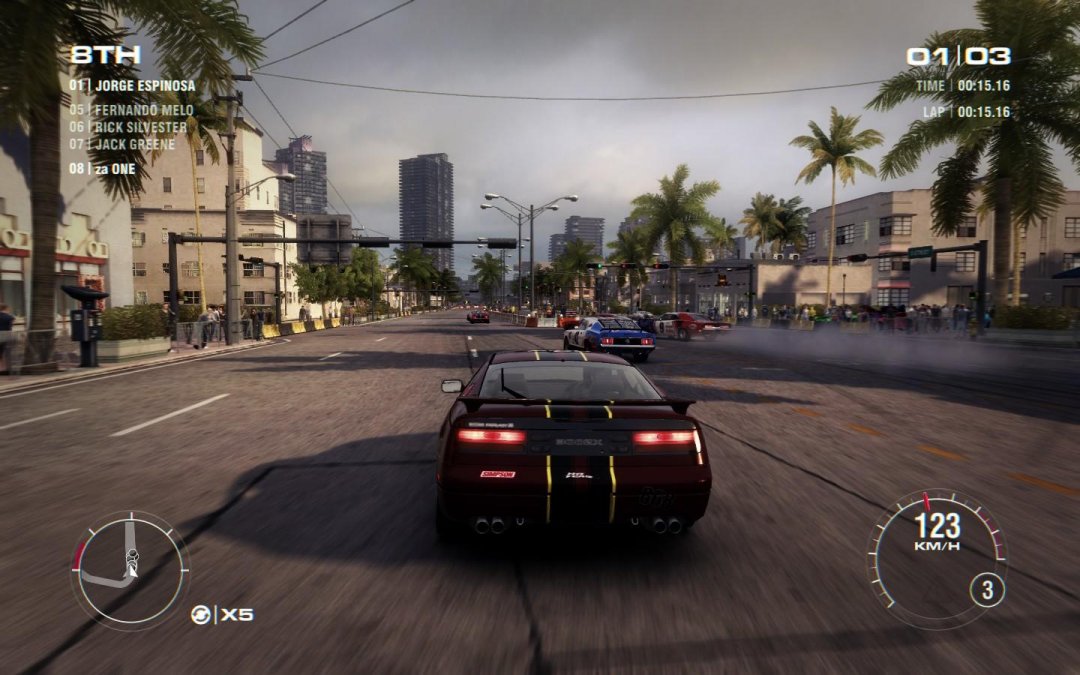Click Jack Greene's leaderboard entry

coord(122,145)
